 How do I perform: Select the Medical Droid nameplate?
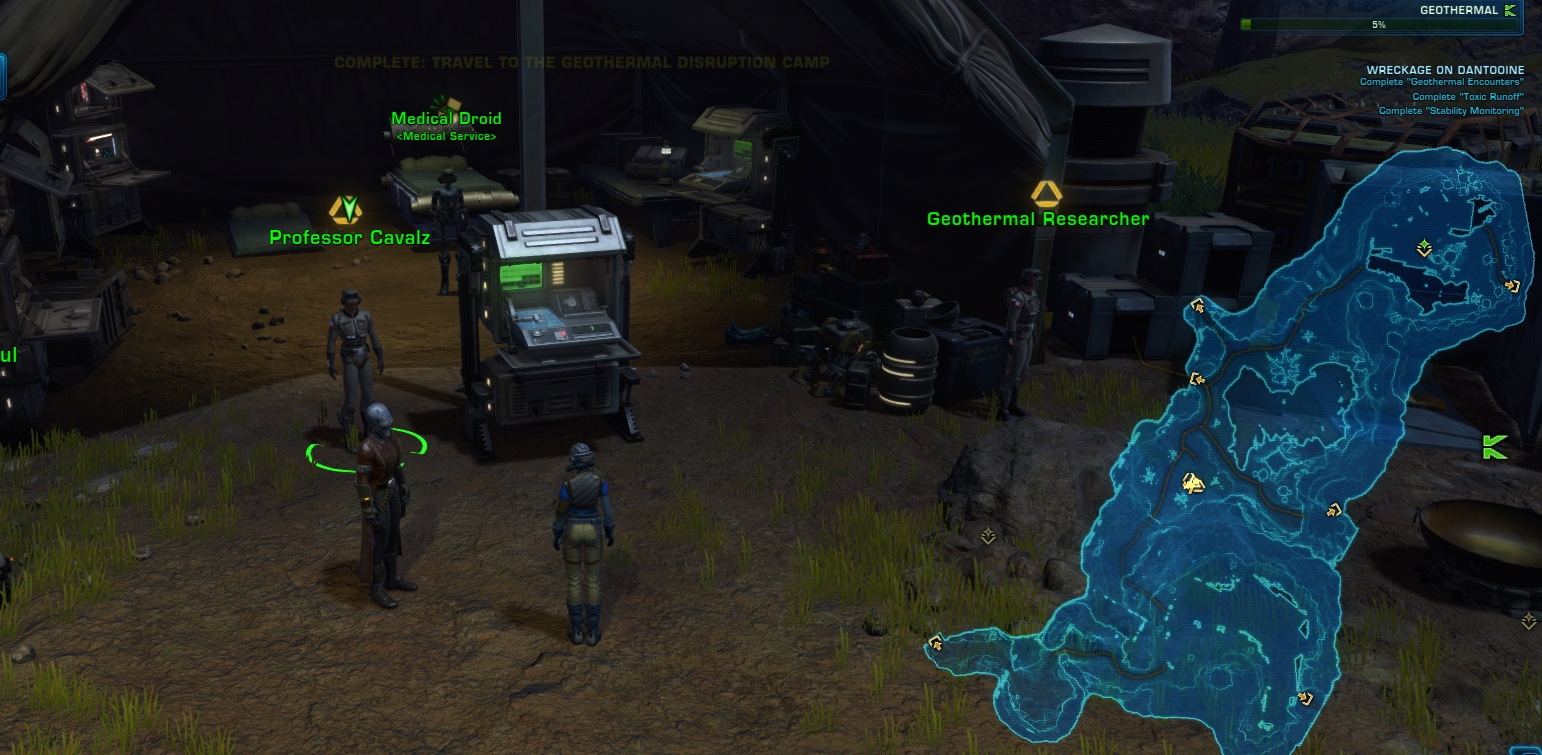[446, 119]
